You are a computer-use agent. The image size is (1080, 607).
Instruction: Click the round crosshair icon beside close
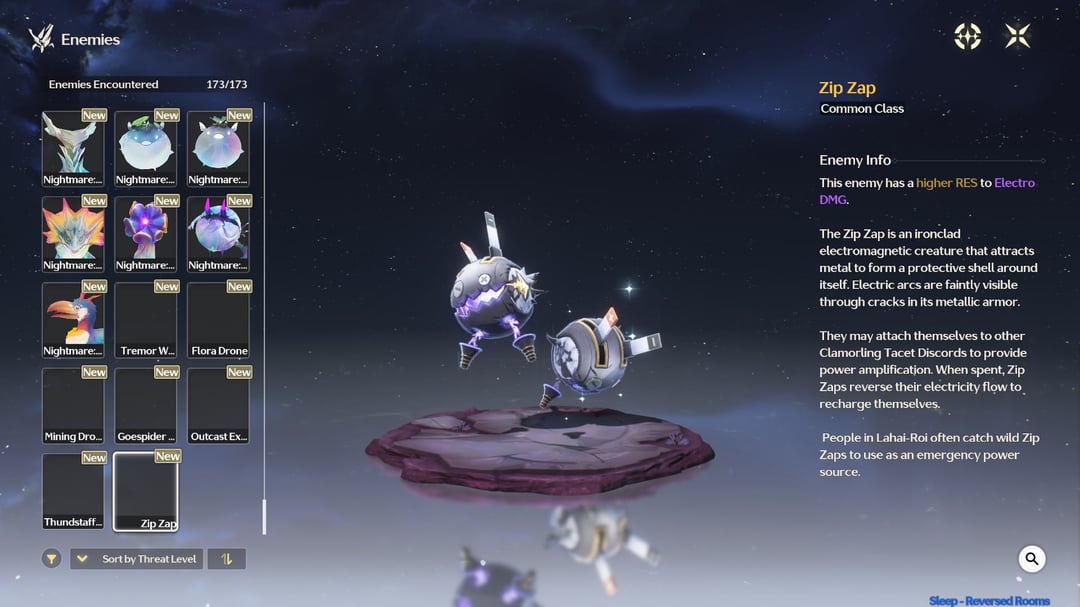click(x=967, y=37)
